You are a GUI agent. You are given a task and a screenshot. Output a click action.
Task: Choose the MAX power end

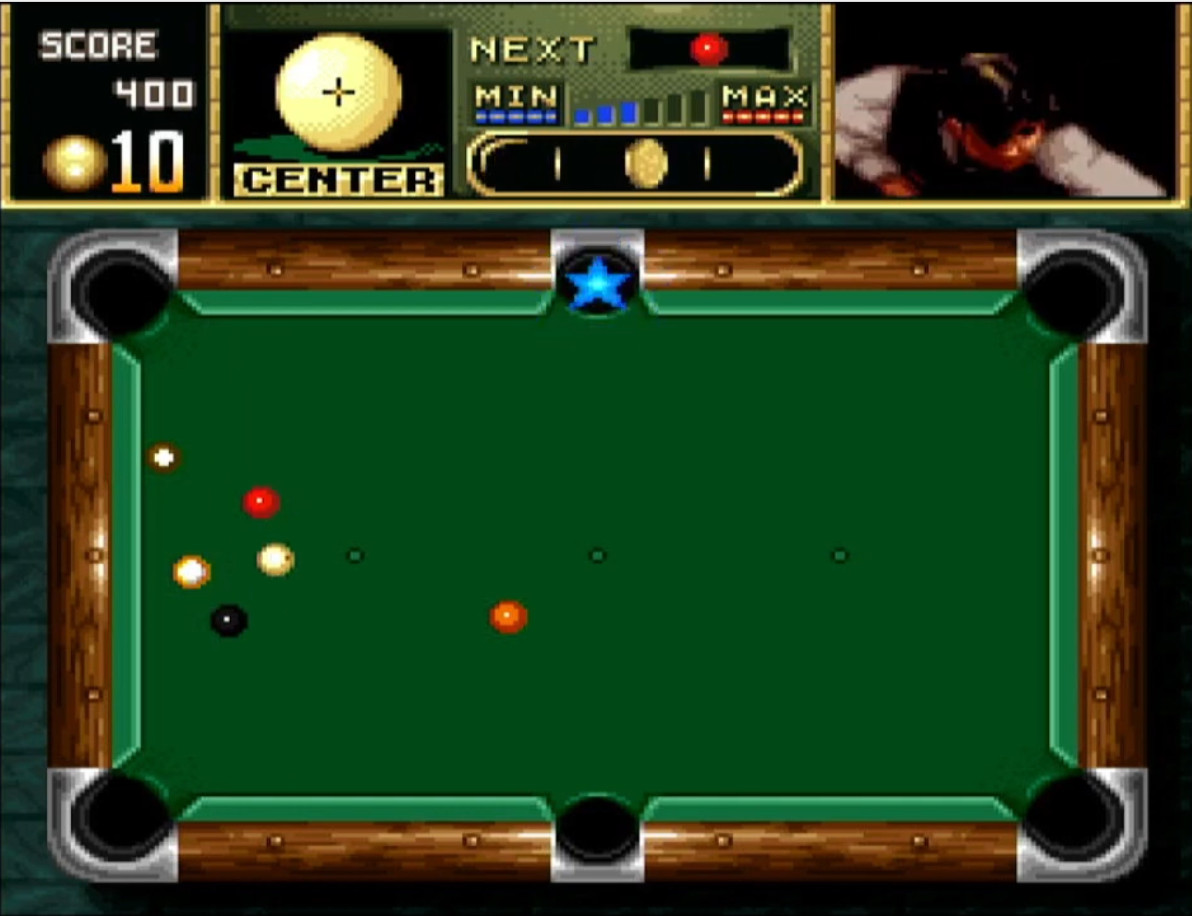click(765, 102)
